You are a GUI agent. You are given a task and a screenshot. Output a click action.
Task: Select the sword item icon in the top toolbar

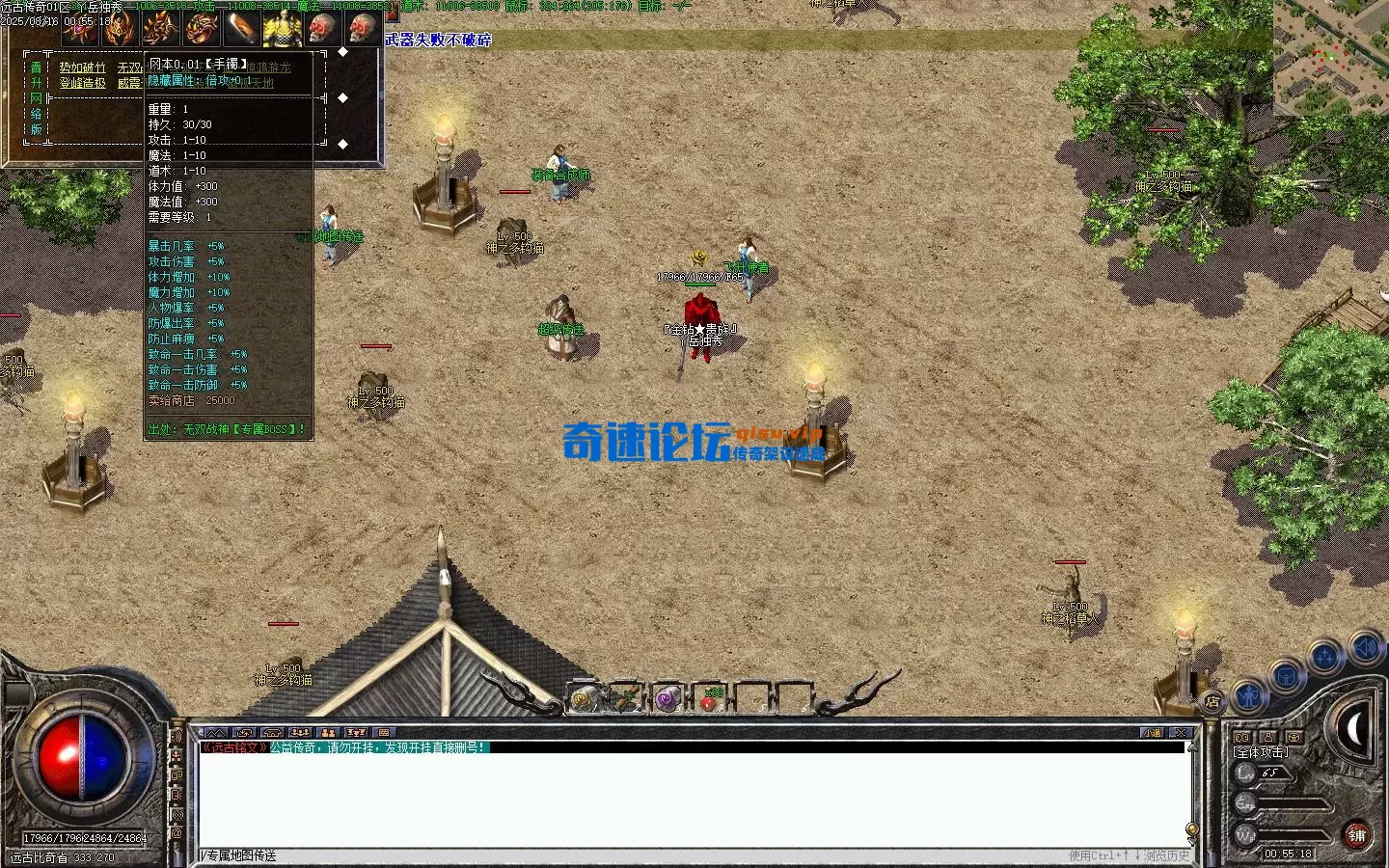click(x=242, y=28)
